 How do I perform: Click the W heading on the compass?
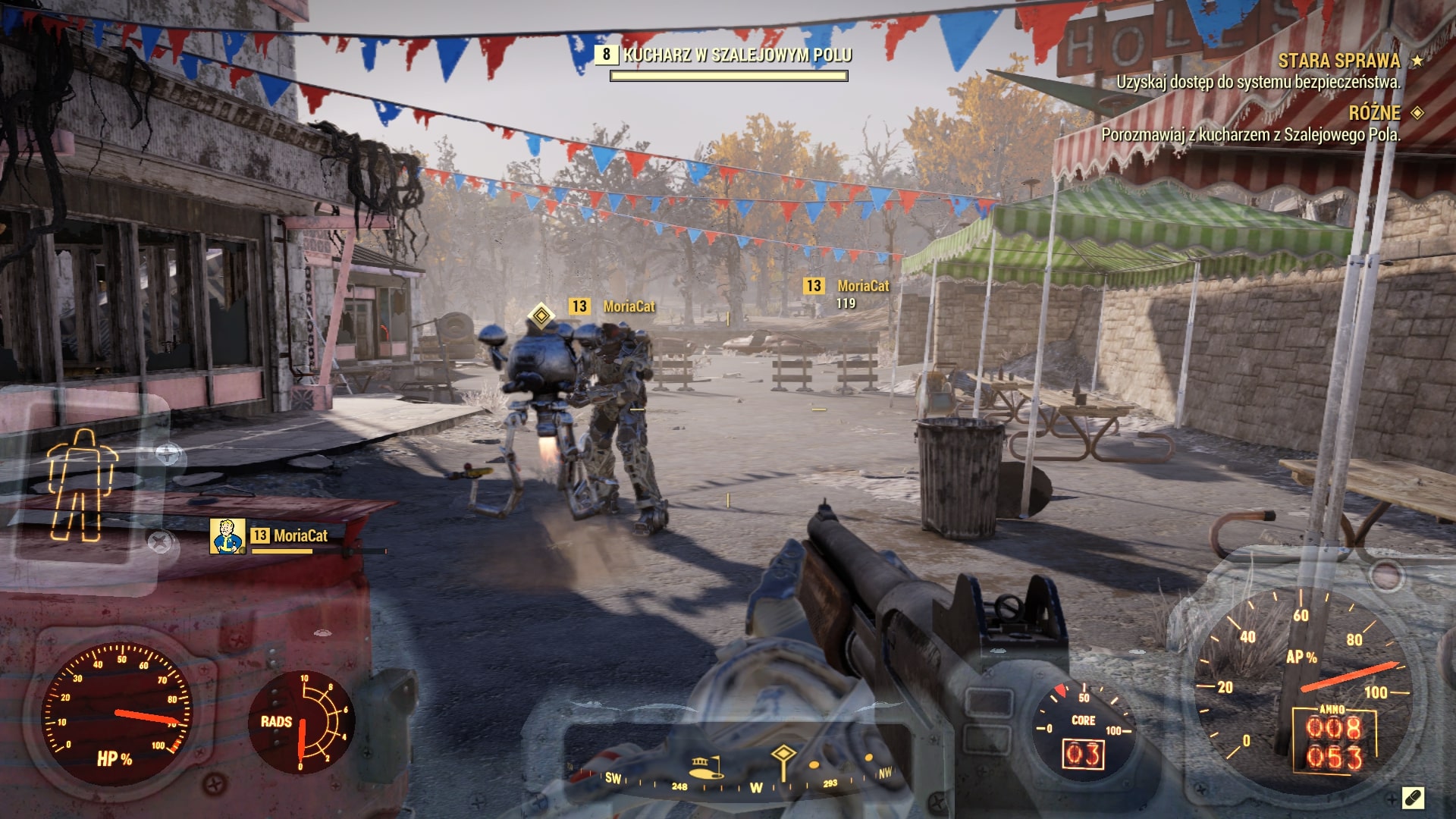point(755,787)
